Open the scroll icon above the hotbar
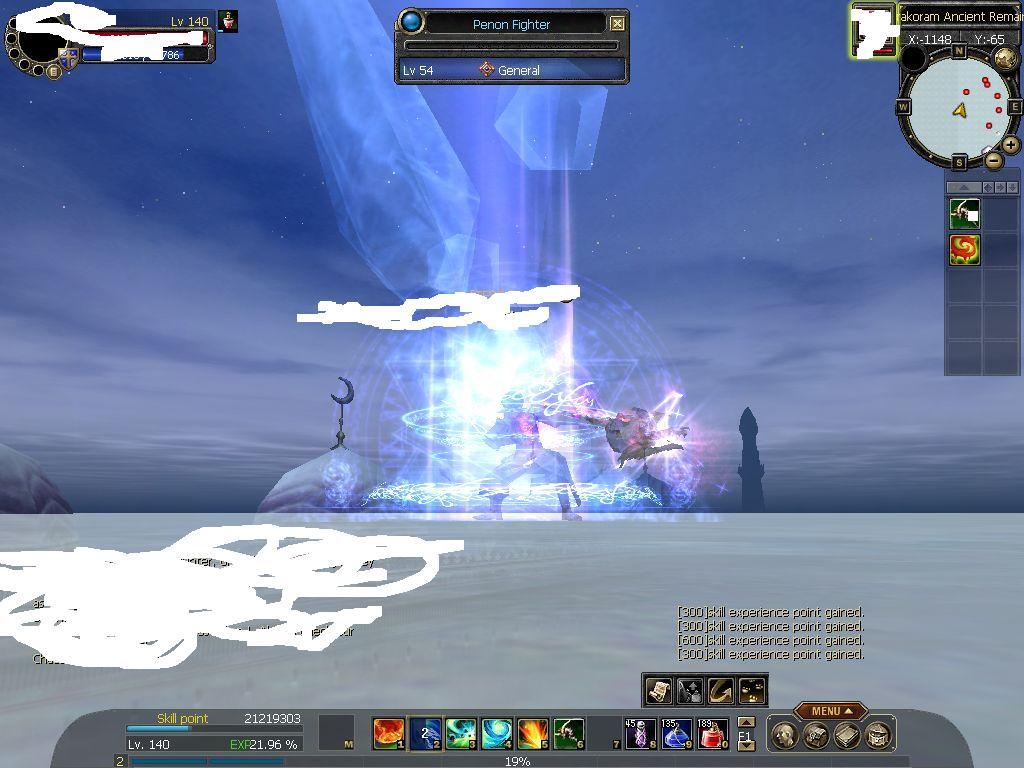Screen dimensions: 1024x768 pyautogui.click(x=658, y=690)
